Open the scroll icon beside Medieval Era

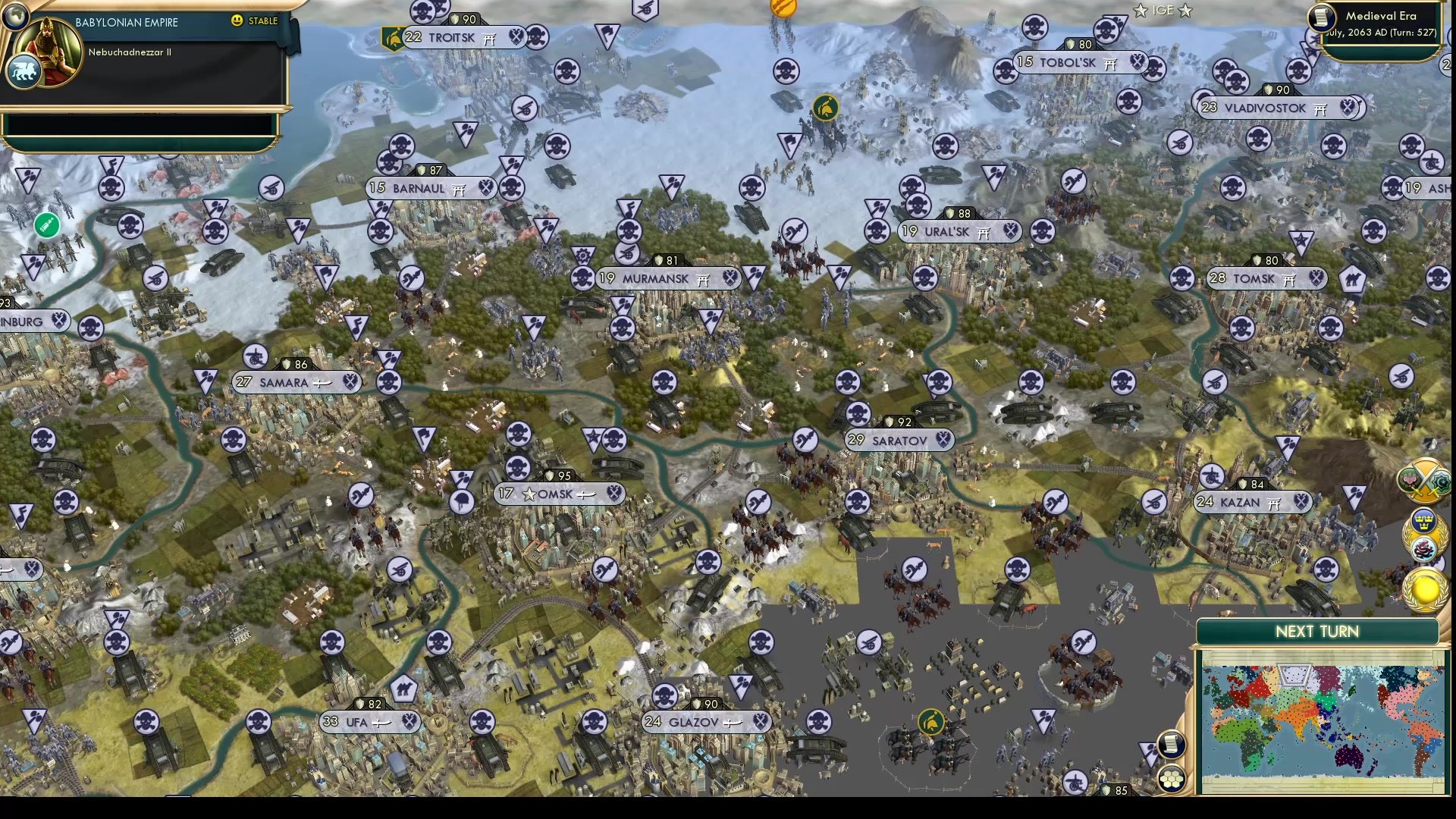[x=1322, y=17]
